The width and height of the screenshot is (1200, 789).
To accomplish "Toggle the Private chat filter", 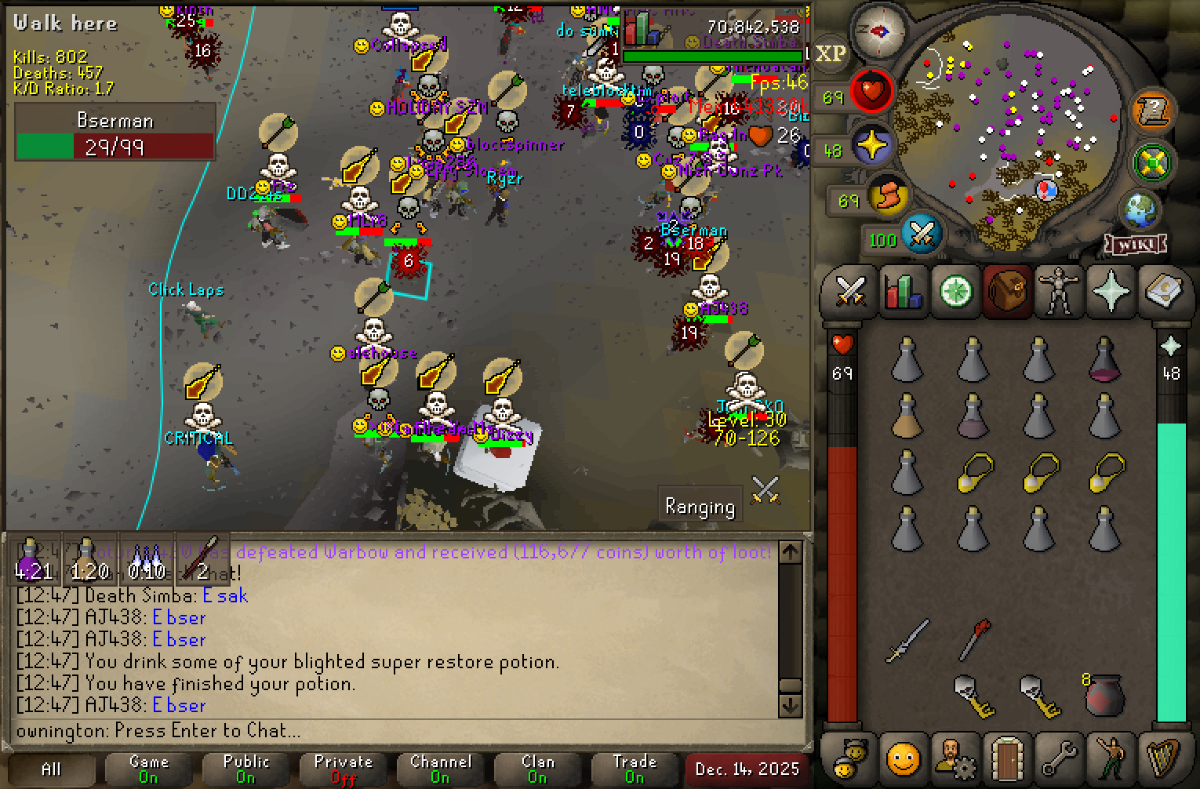I will [343, 769].
